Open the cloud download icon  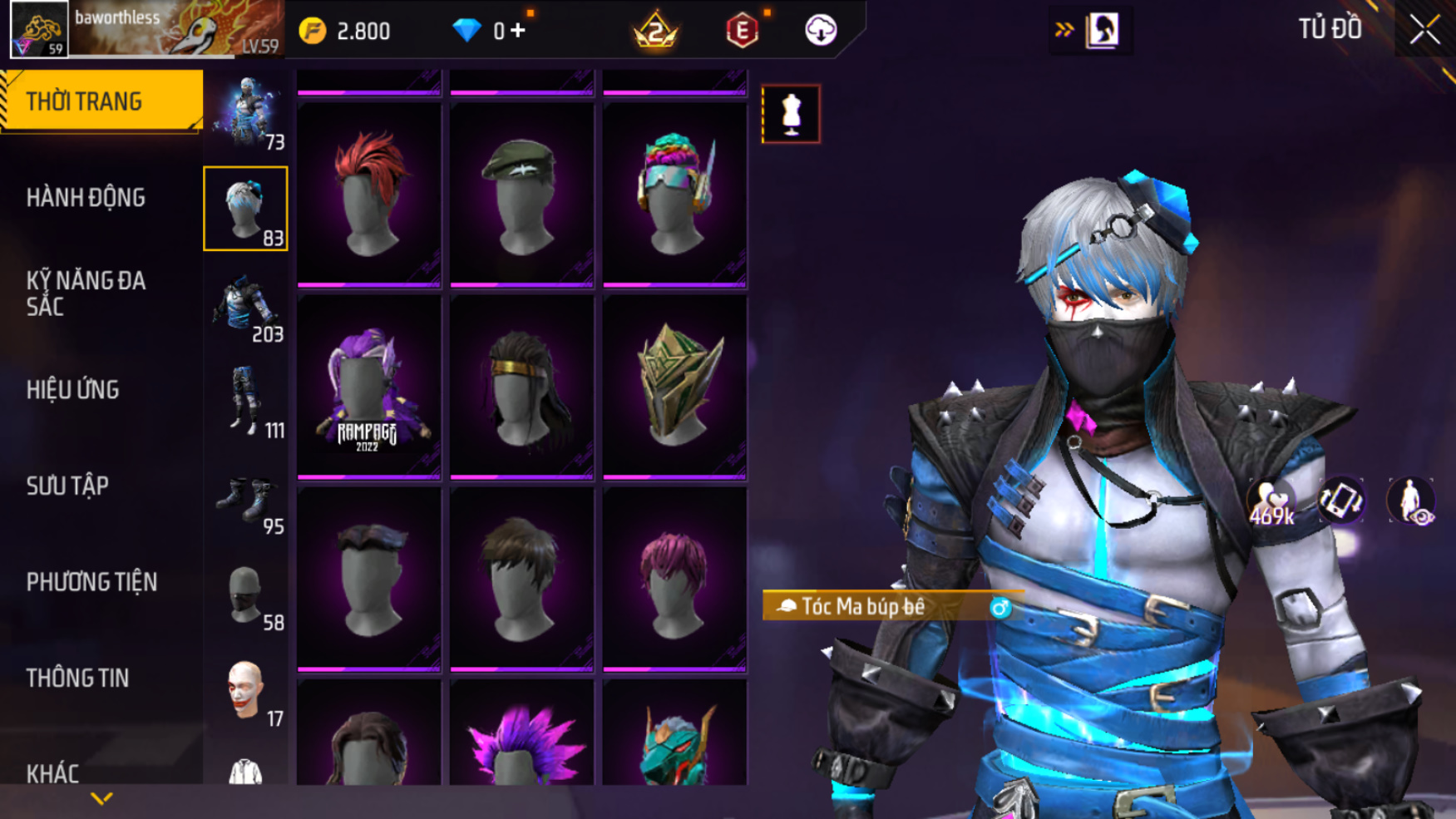point(821,31)
